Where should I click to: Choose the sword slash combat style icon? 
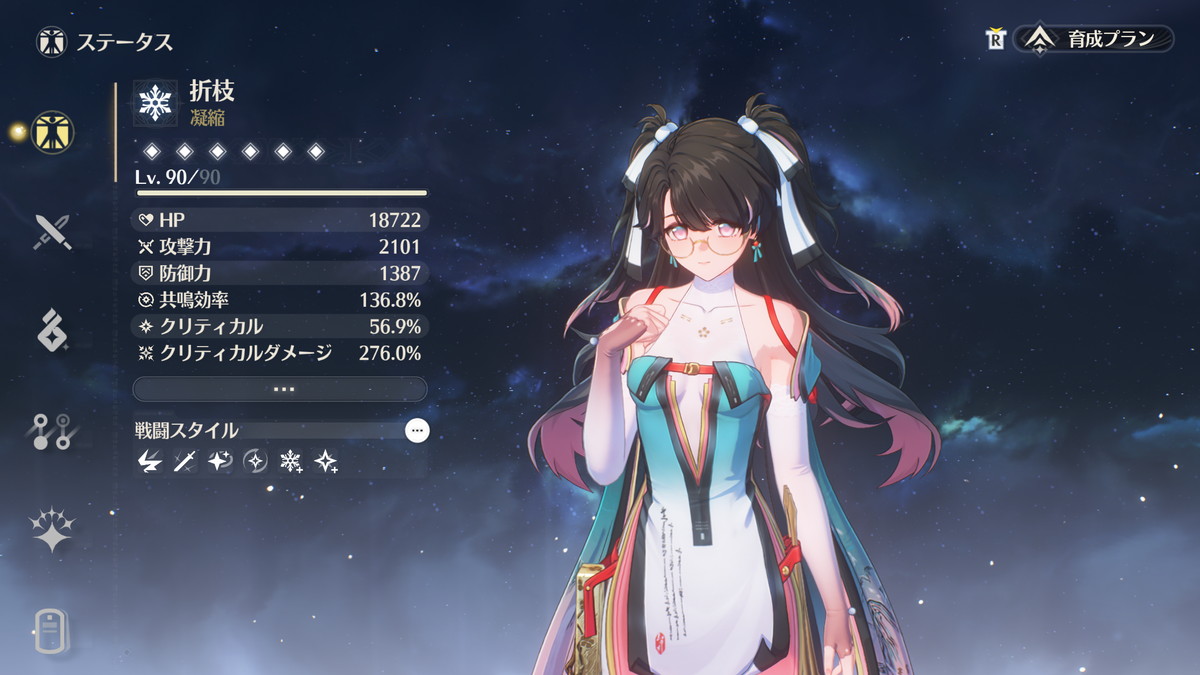pos(184,461)
